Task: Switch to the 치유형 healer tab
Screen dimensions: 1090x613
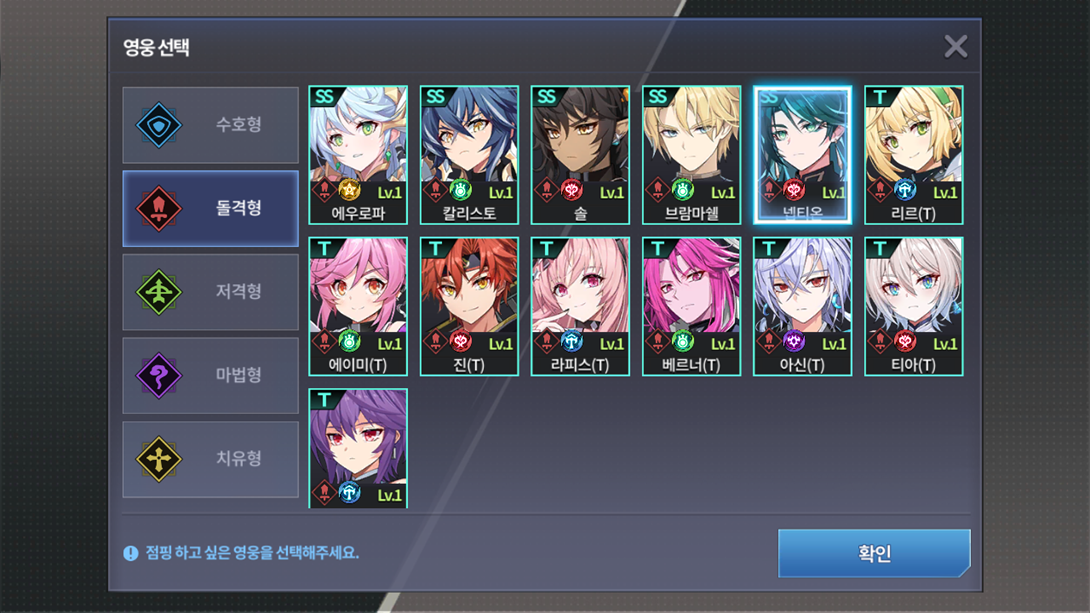Action: (x=210, y=459)
